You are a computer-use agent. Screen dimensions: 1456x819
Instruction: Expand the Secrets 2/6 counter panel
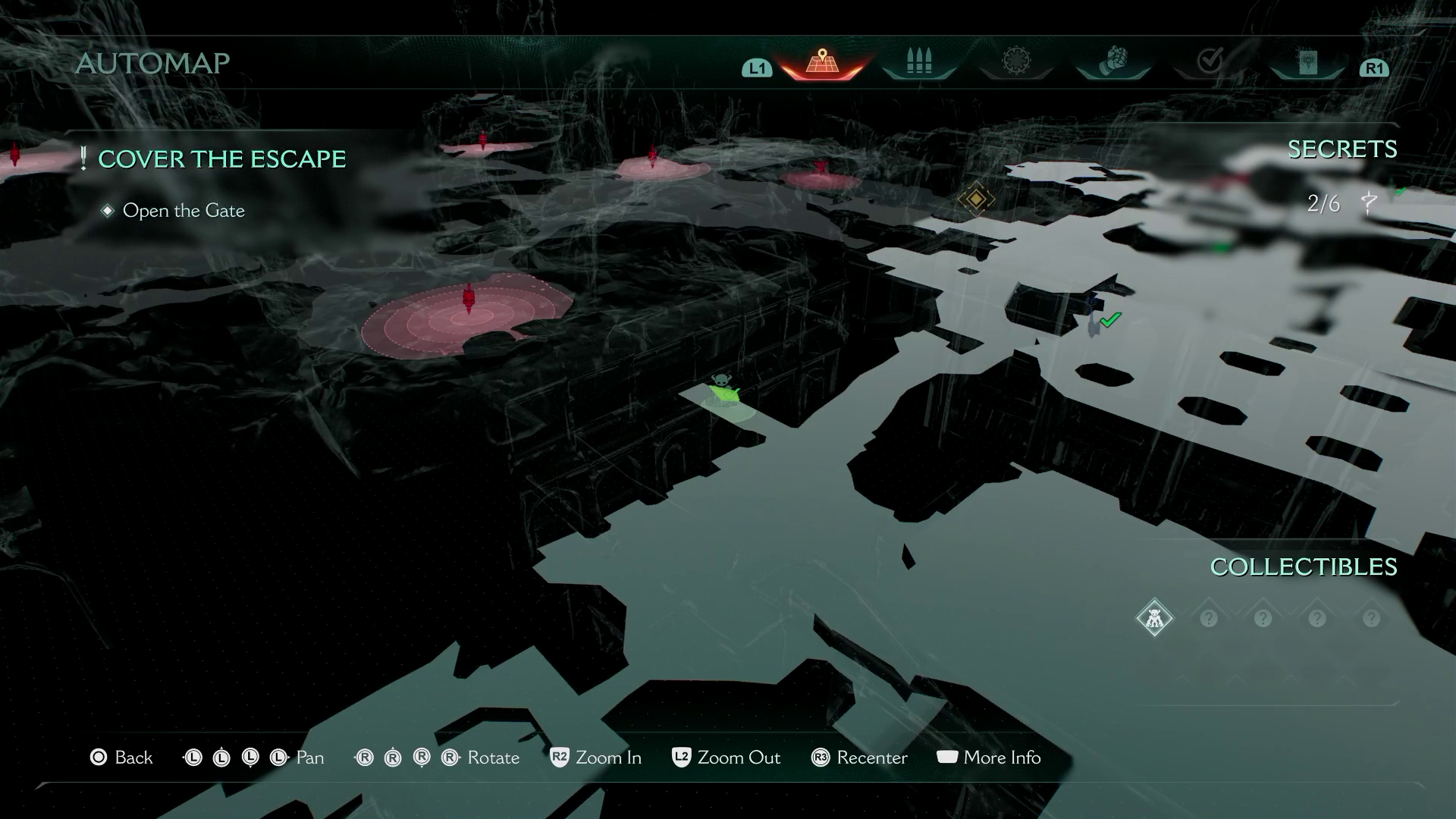1323,202
